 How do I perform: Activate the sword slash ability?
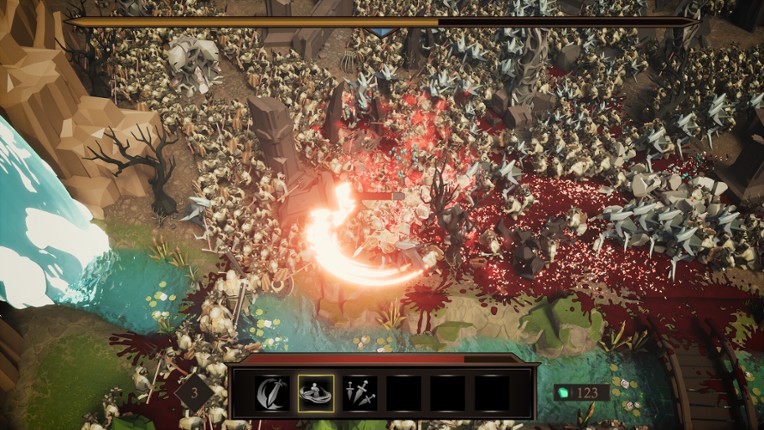pyautogui.click(x=272, y=393)
